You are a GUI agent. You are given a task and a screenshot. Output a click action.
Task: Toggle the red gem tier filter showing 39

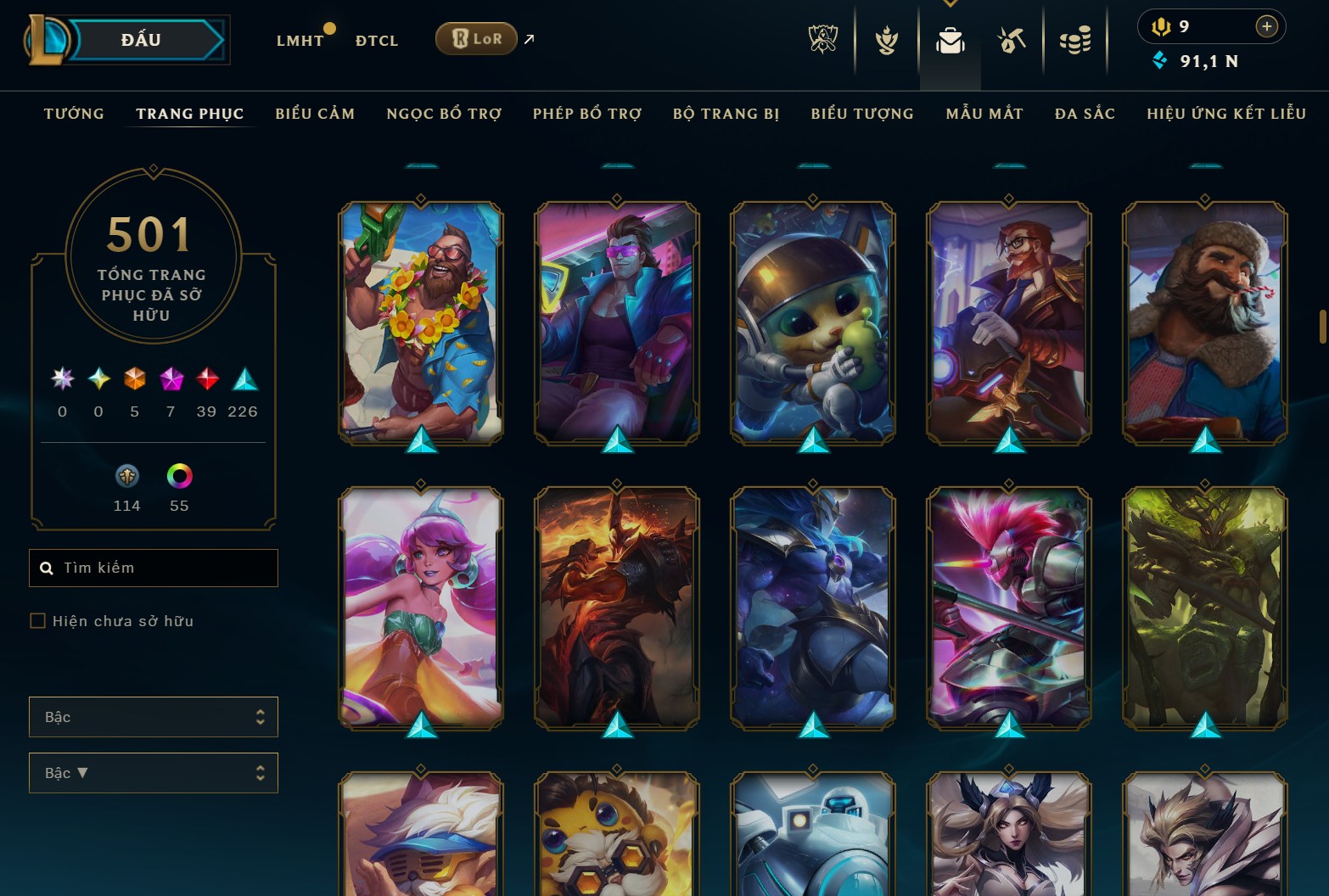(x=205, y=379)
